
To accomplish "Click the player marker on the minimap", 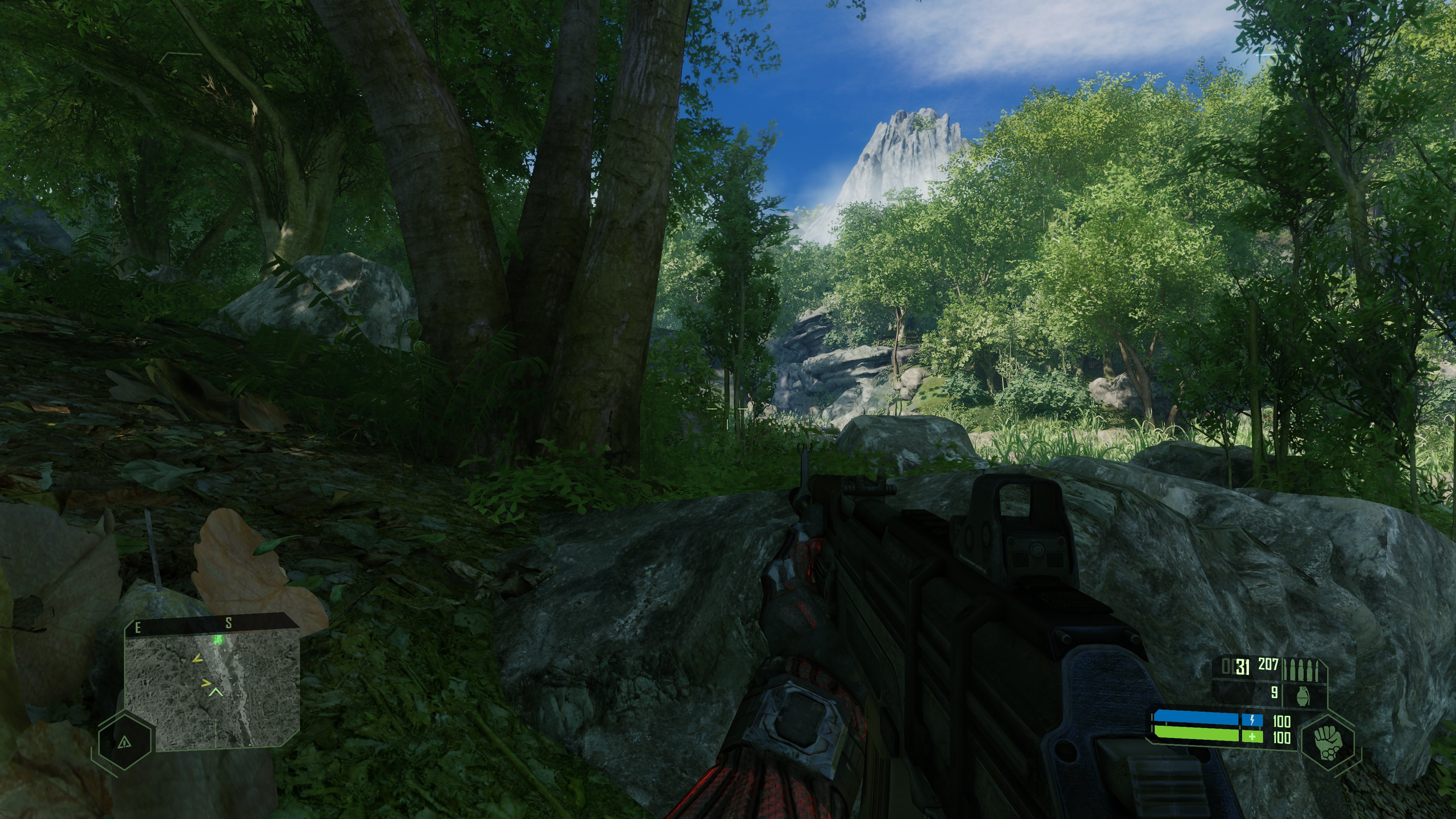I will click(x=217, y=692).
